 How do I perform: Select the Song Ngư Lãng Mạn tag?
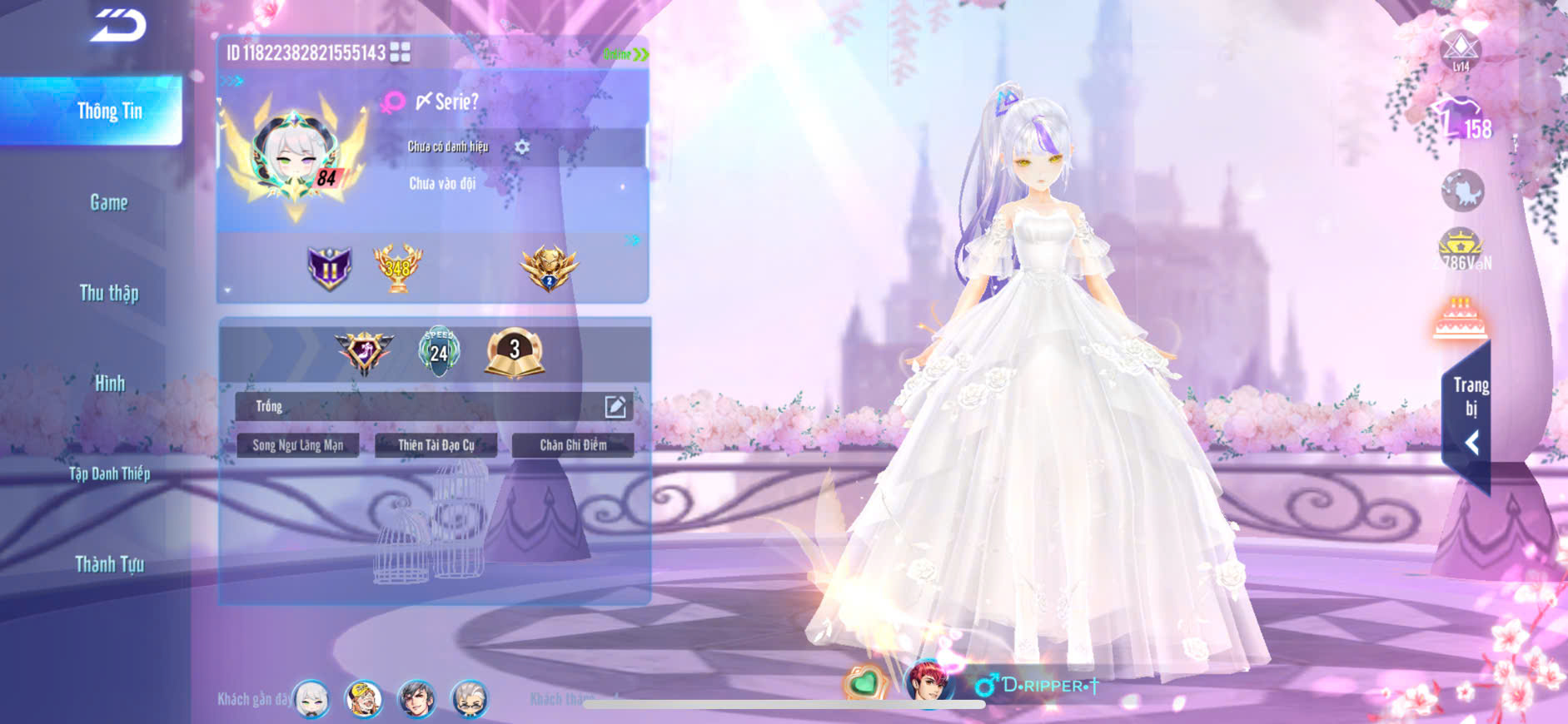pos(298,445)
